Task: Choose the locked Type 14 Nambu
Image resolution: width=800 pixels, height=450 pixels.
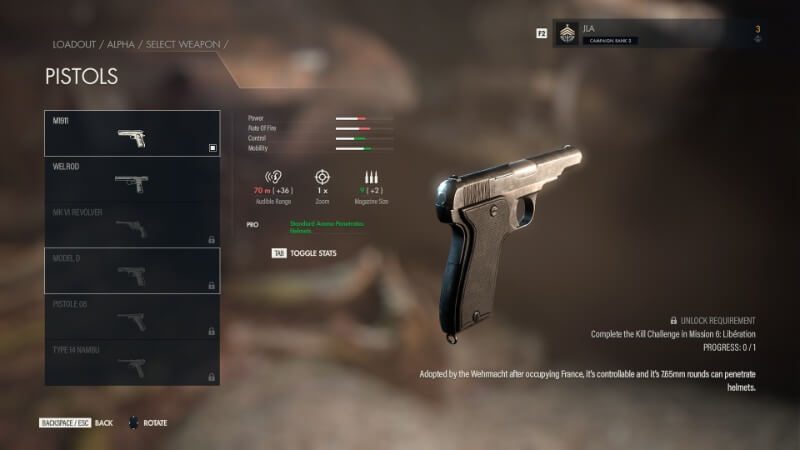Action: click(x=132, y=362)
